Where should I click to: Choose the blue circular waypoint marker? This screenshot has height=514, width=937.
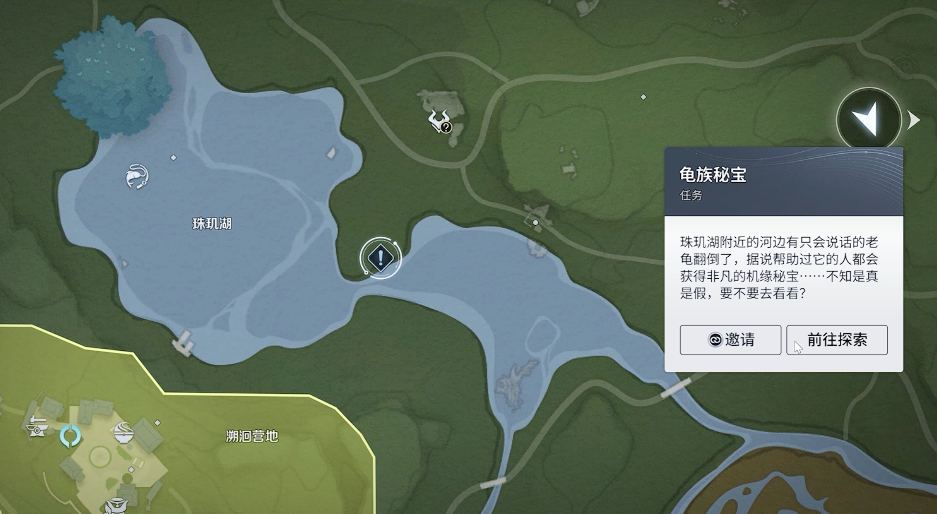[71, 436]
